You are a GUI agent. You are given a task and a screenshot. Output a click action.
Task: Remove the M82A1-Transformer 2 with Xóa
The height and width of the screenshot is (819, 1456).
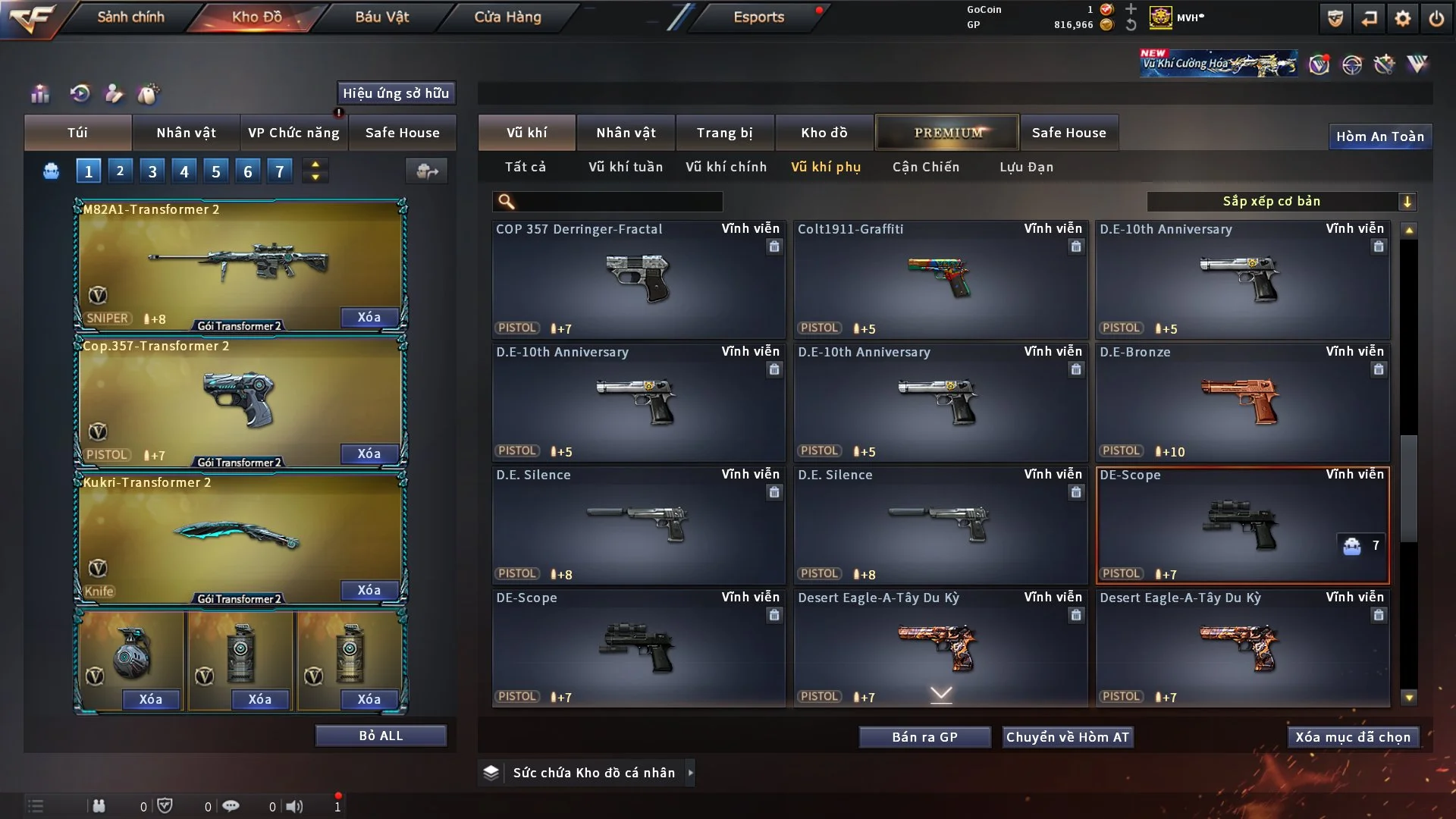pyautogui.click(x=369, y=317)
